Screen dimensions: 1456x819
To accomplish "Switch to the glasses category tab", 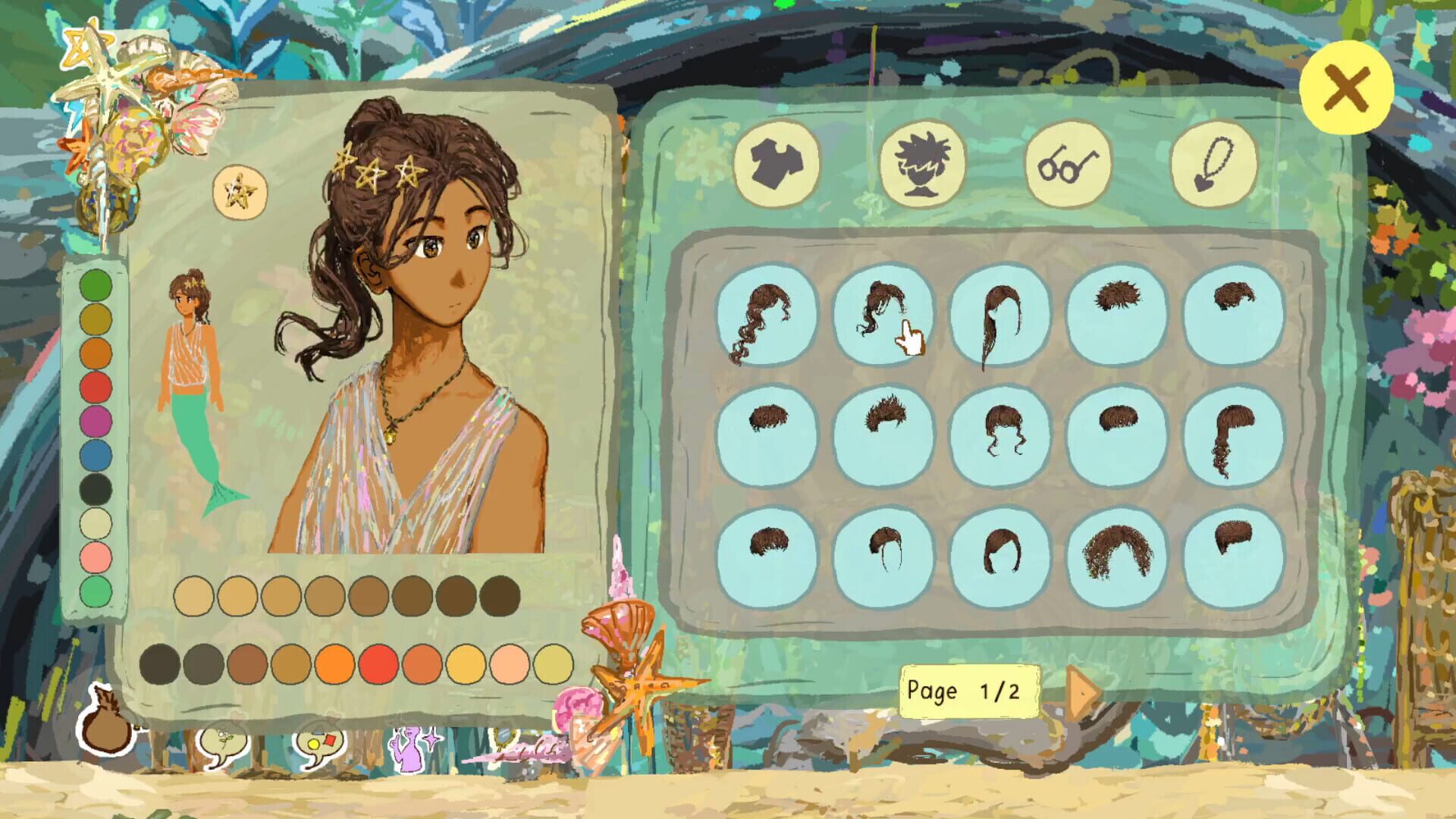I will click(1068, 163).
